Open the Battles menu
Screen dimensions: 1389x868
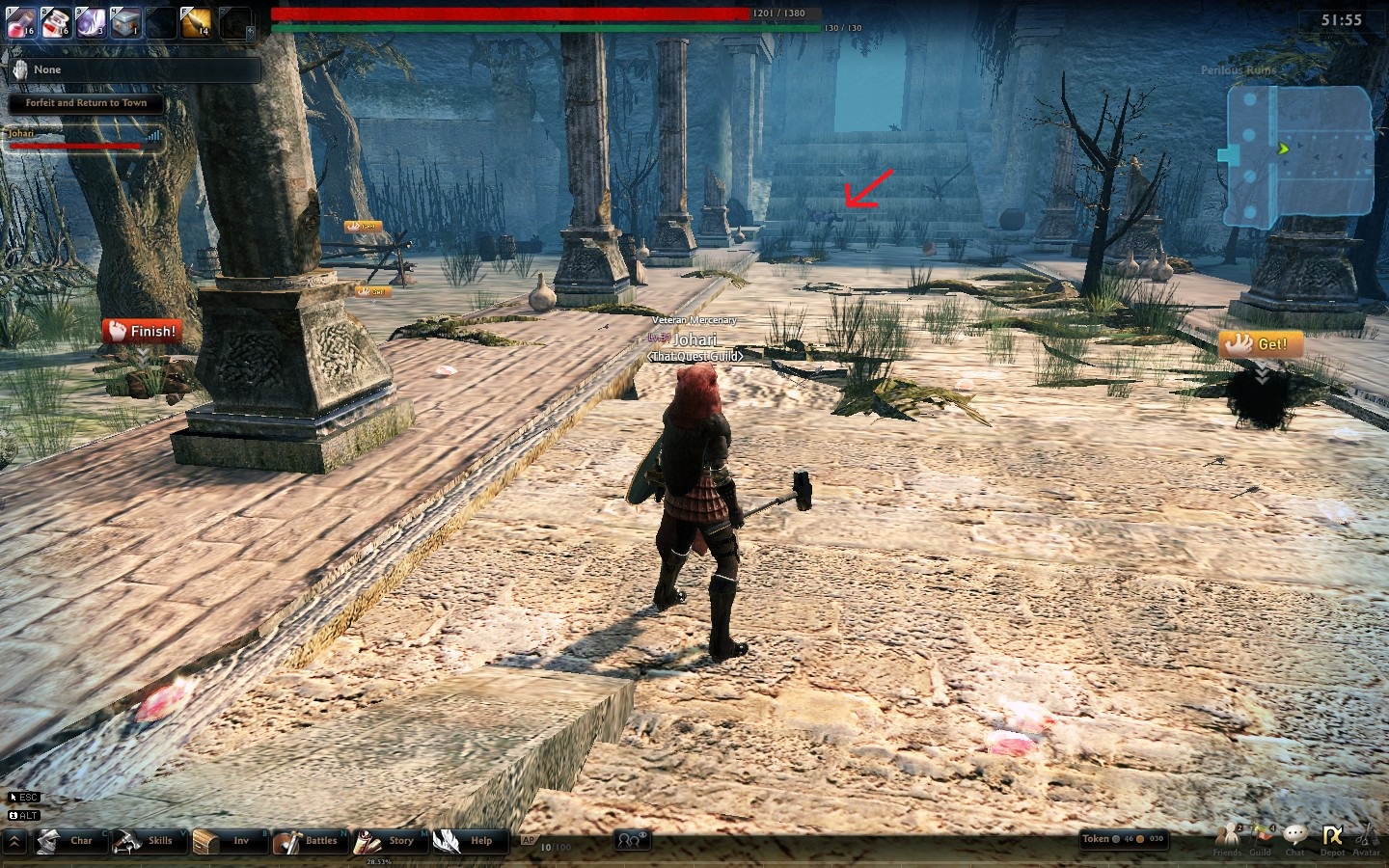309,841
